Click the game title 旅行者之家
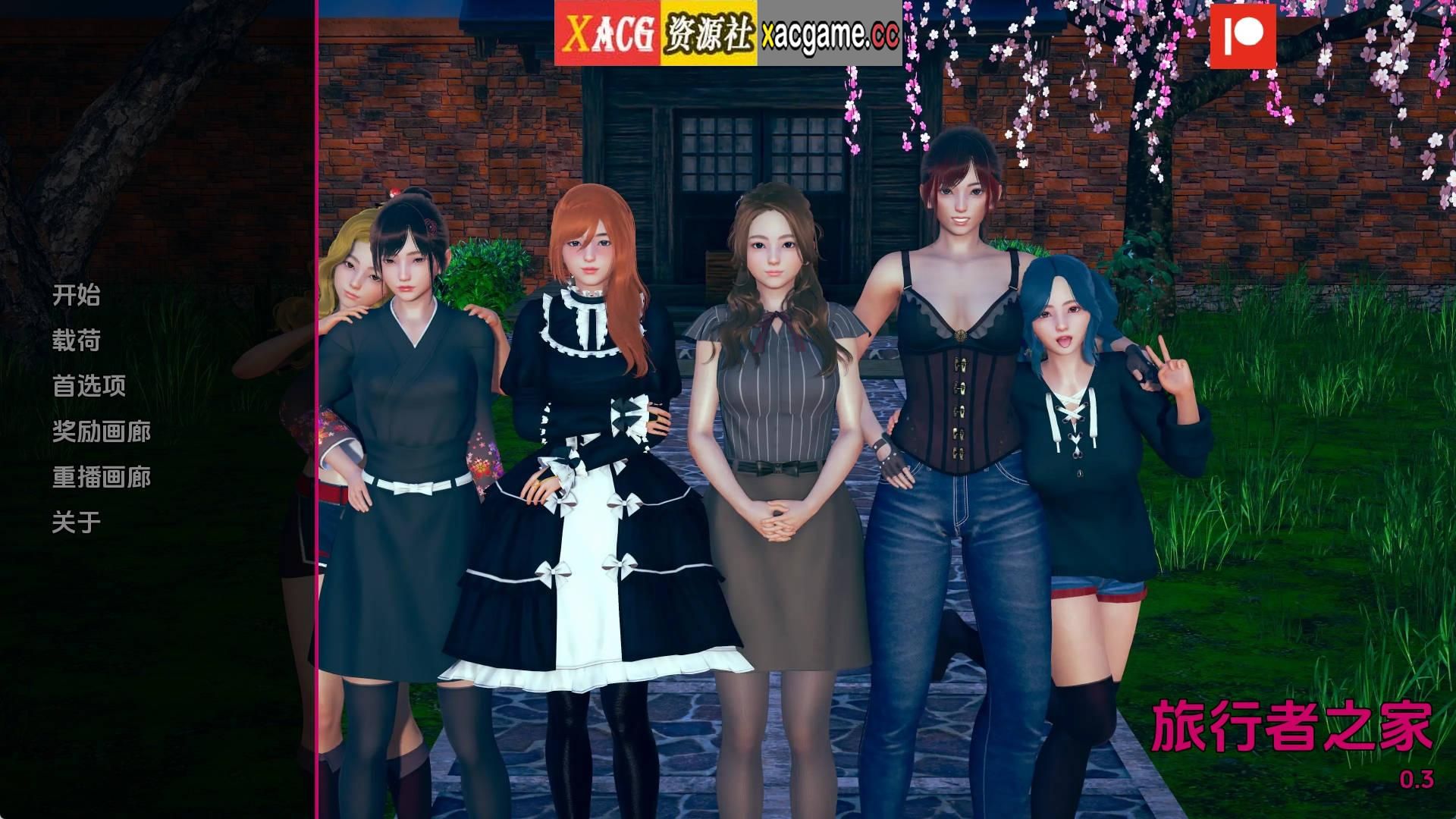 pyautogui.click(x=1293, y=725)
